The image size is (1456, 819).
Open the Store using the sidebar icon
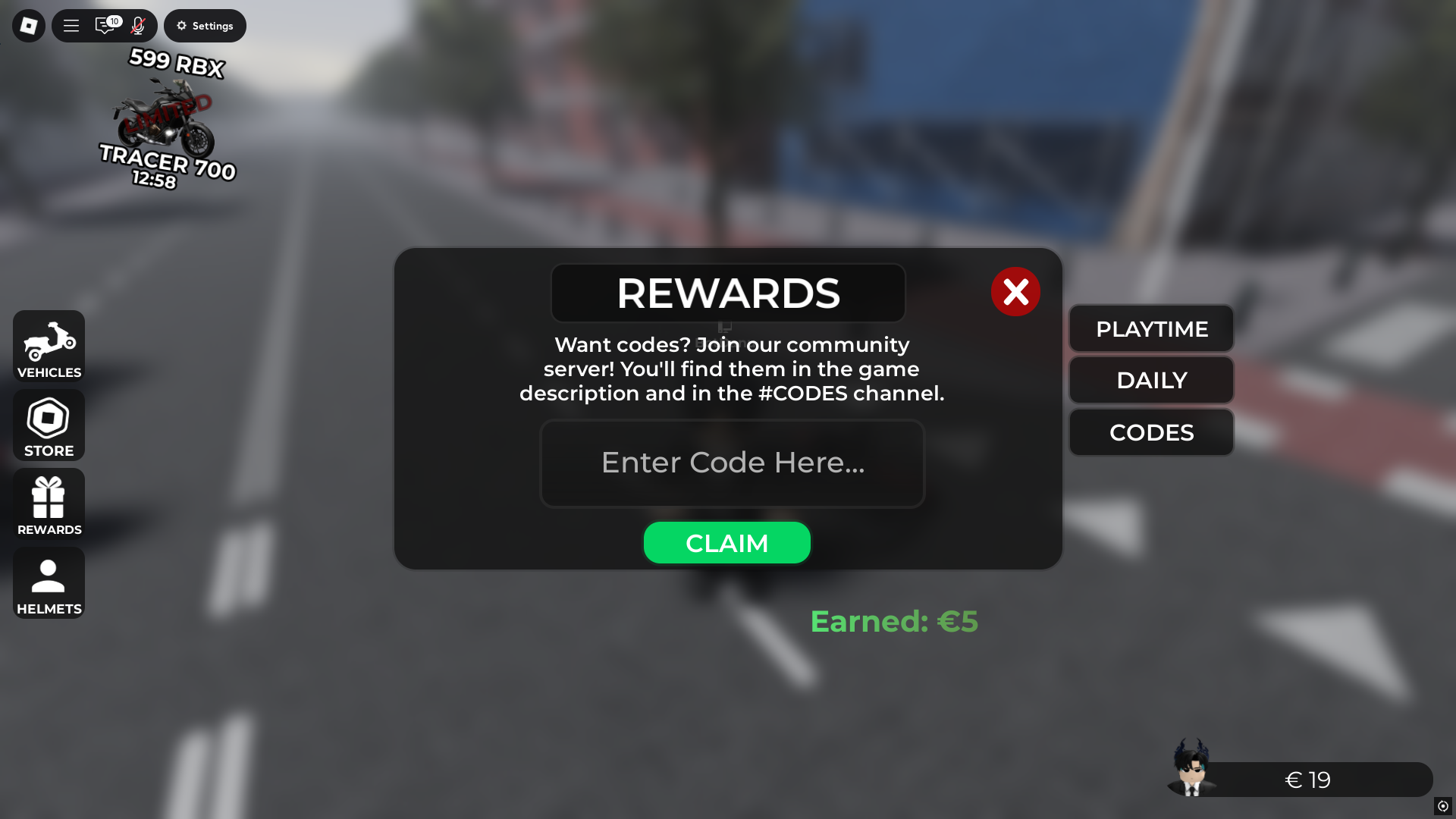pos(48,425)
